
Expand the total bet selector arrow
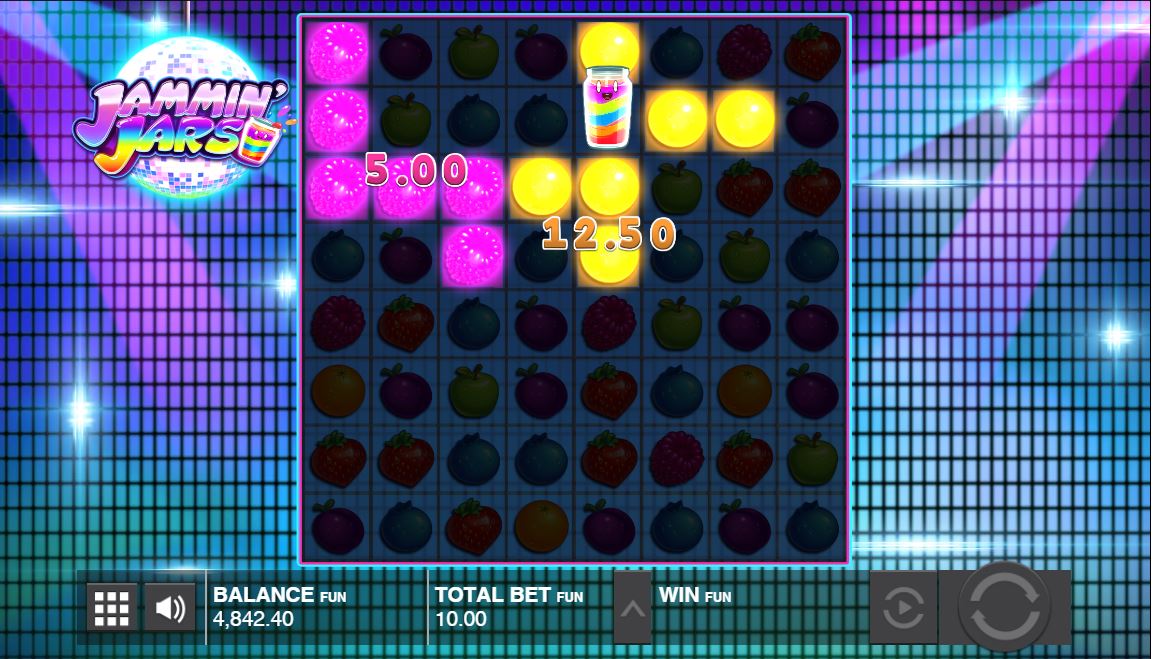[632, 607]
